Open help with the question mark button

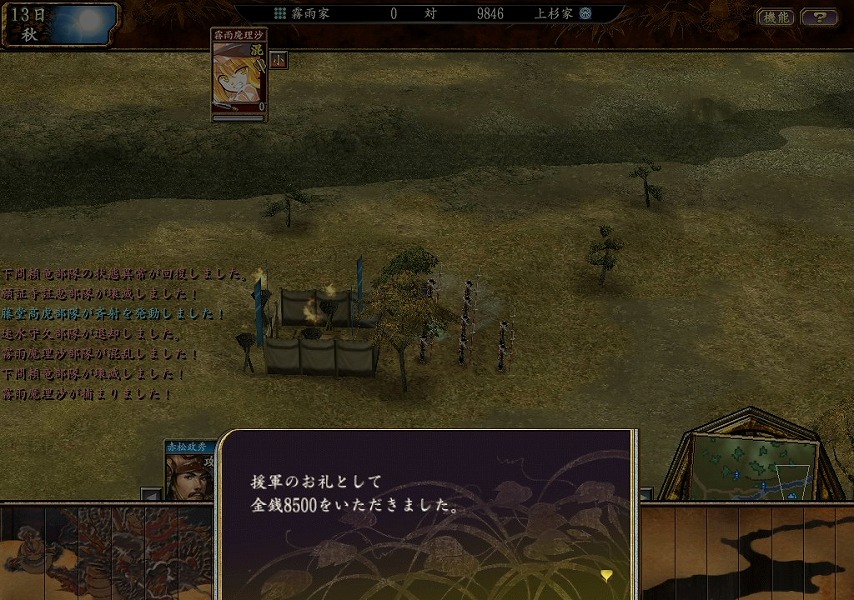pyautogui.click(x=820, y=17)
